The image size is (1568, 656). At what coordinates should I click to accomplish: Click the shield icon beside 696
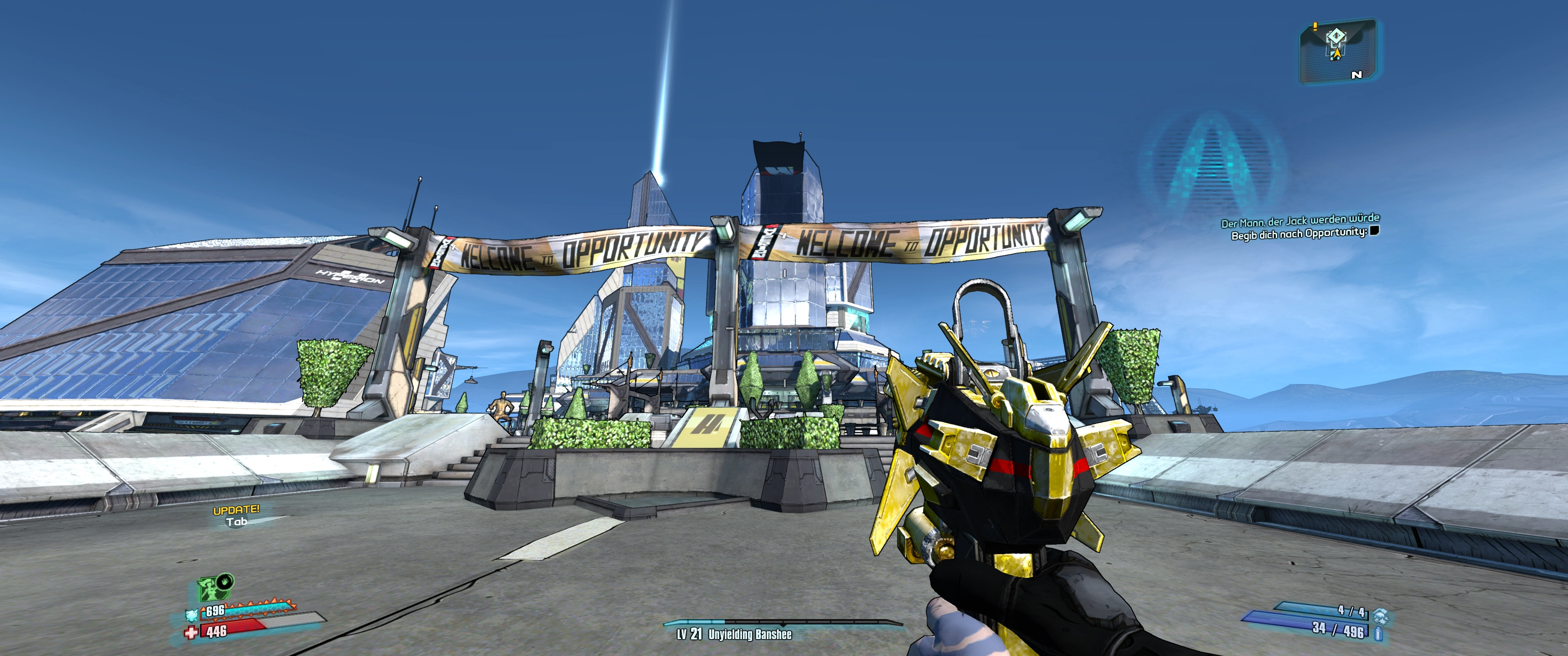click(x=192, y=615)
